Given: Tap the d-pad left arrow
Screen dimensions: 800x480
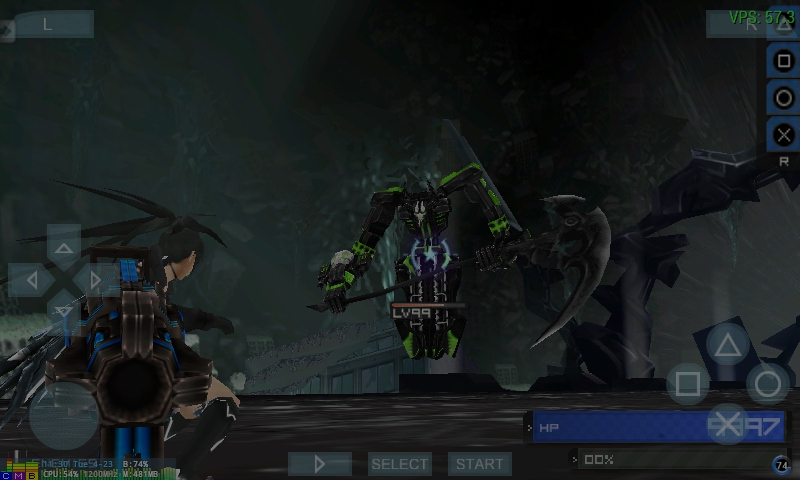Looking at the screenshot, I should pos(31,280).
